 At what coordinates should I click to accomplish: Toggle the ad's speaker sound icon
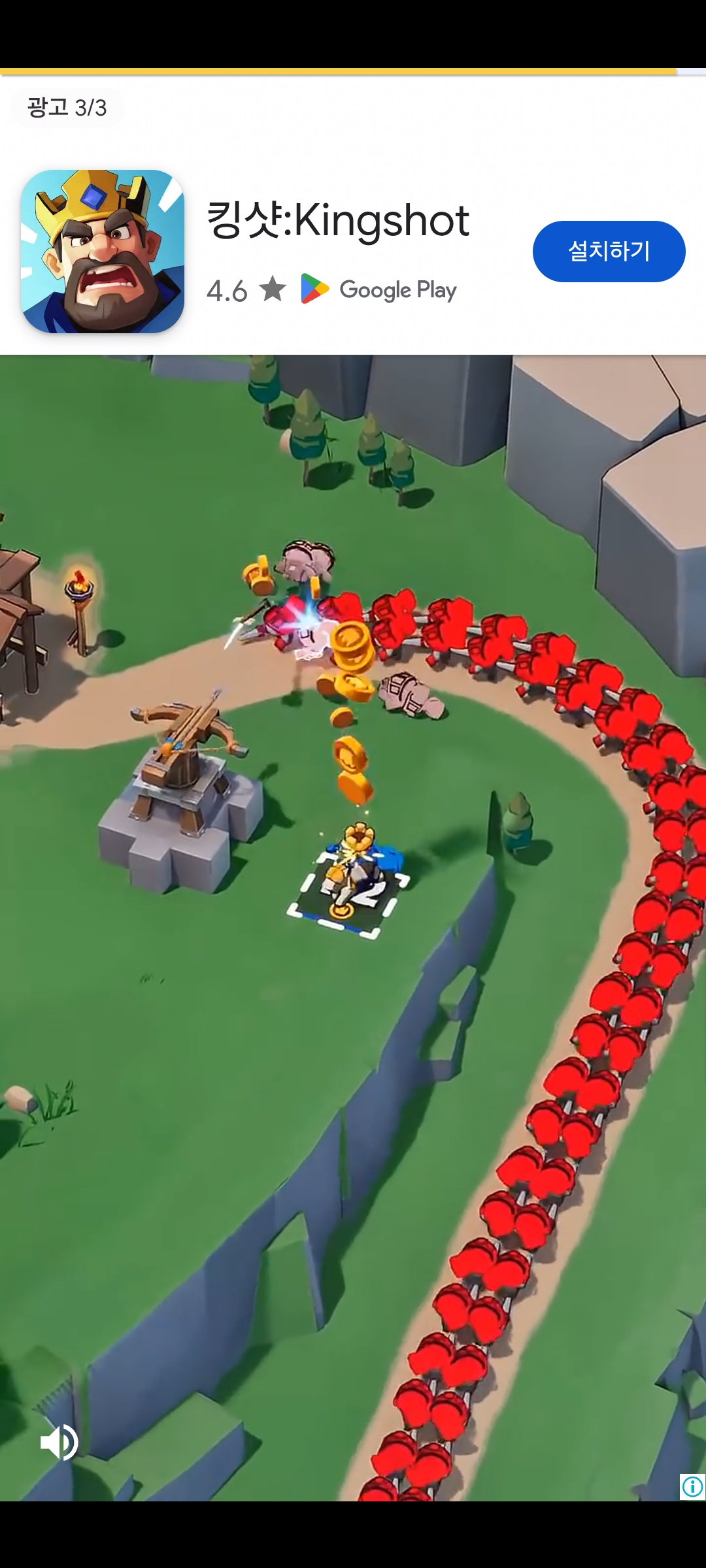pyautogui.click(x=59, y=1443)
